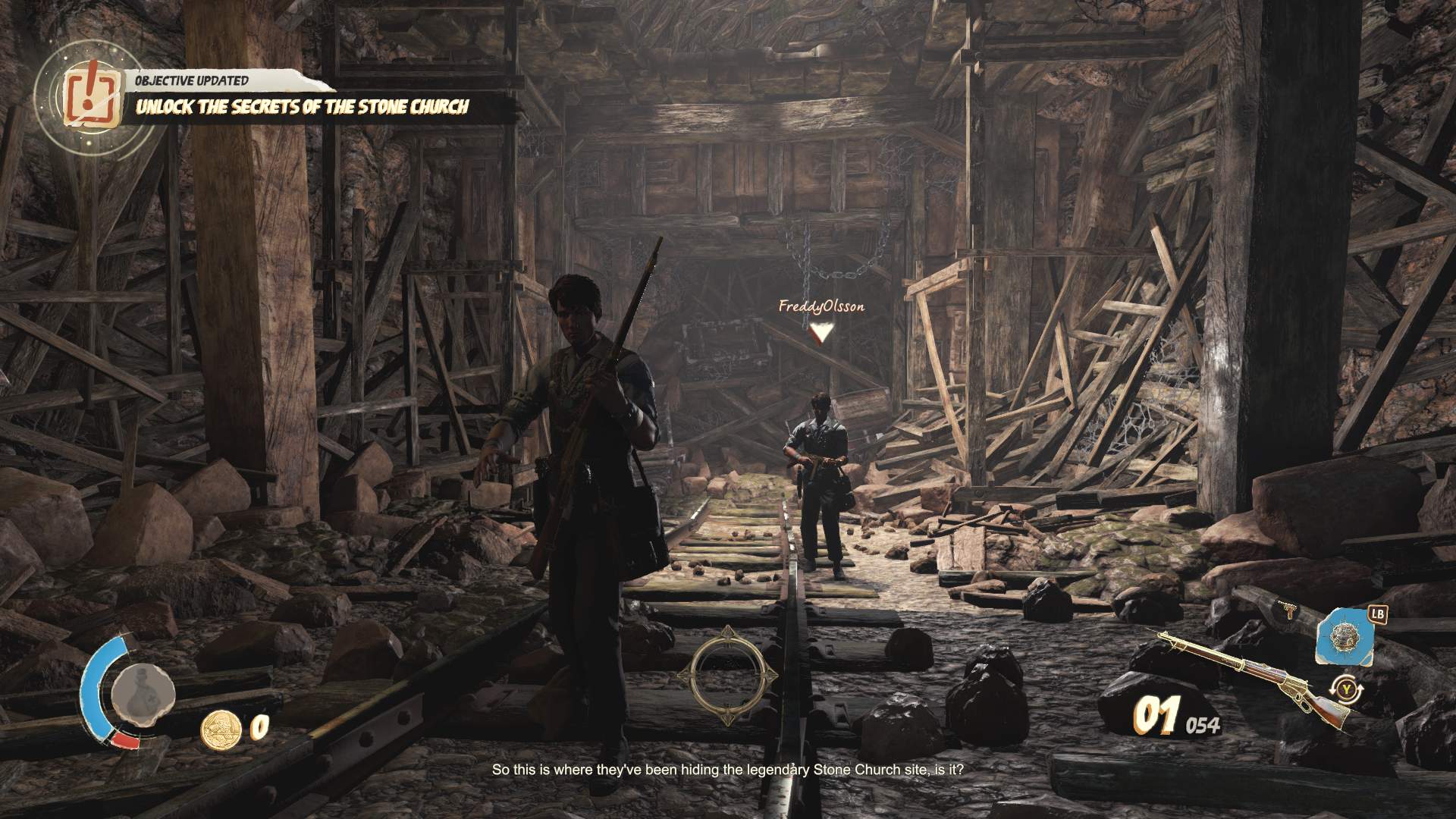Screen dimensions: 1456x819
Task: Click the gold coin currency icon
Action: click(220, 728)
